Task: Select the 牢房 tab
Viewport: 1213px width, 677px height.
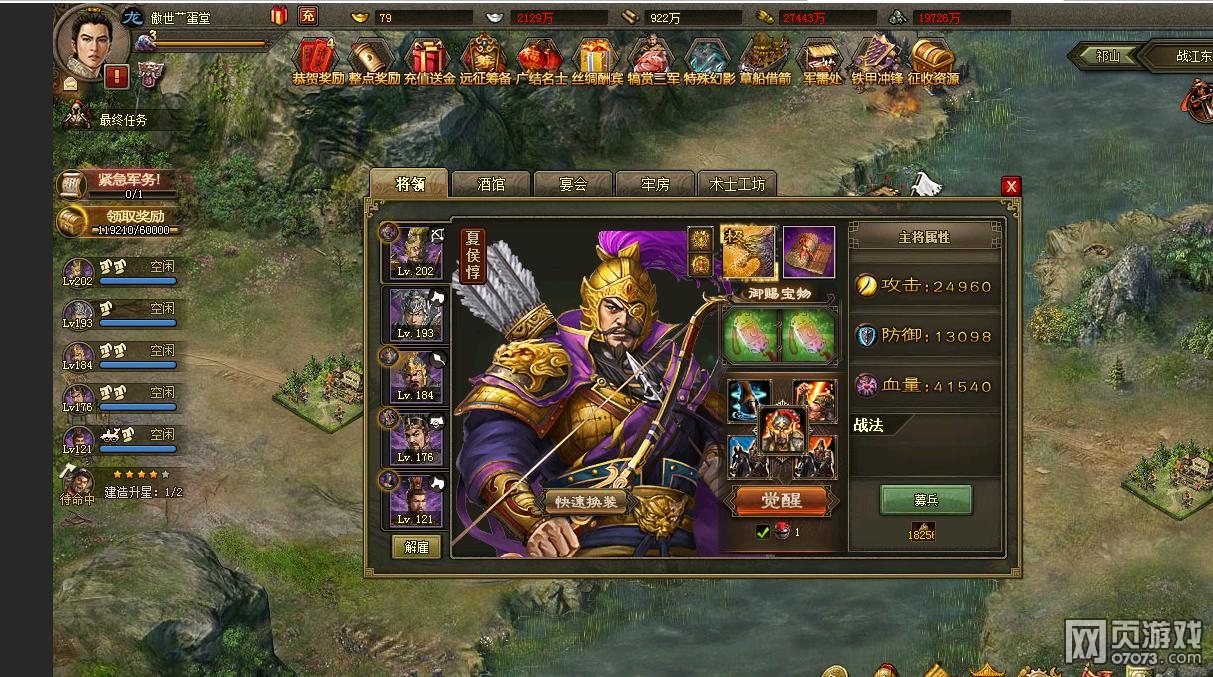Action: click(x=654, y=184)
